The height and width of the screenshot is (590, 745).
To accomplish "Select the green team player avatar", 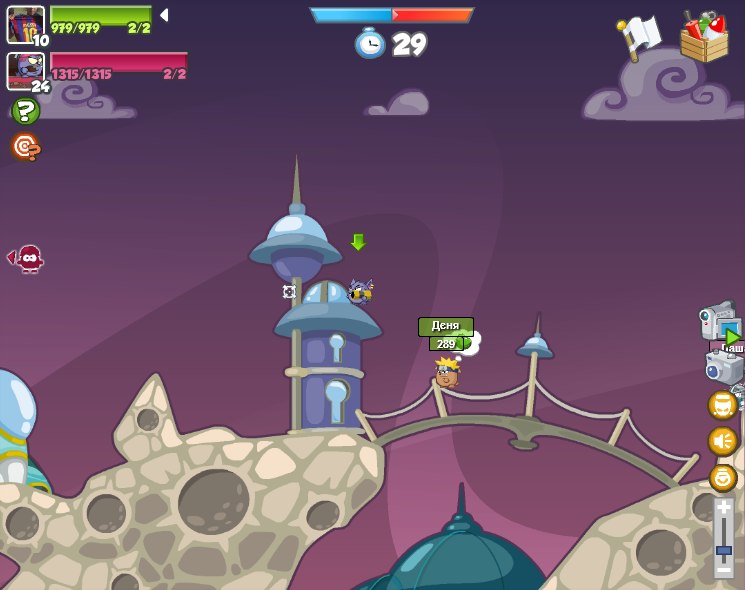I will pos(24,23).
